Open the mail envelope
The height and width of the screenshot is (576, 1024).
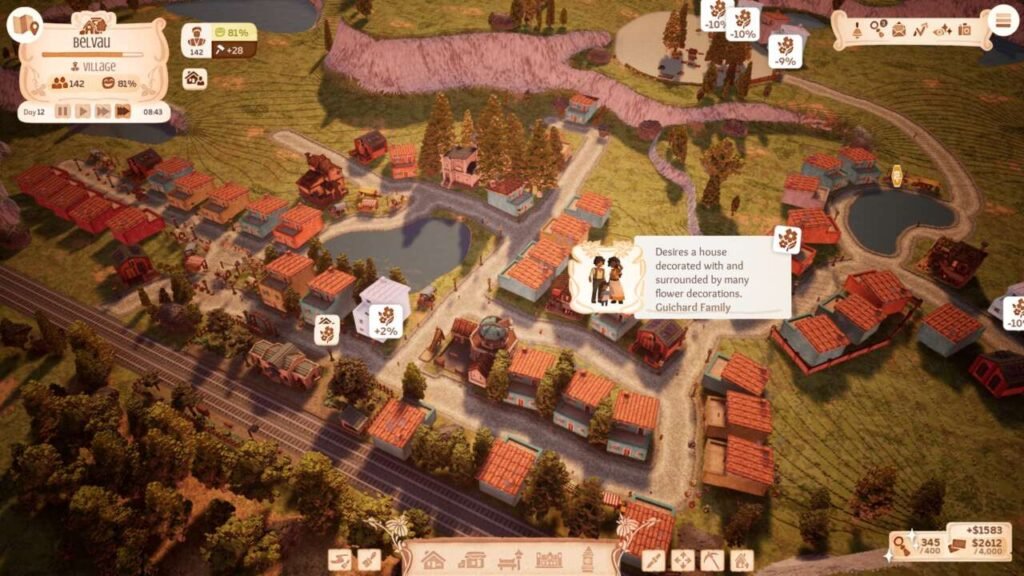coord(898,29)
